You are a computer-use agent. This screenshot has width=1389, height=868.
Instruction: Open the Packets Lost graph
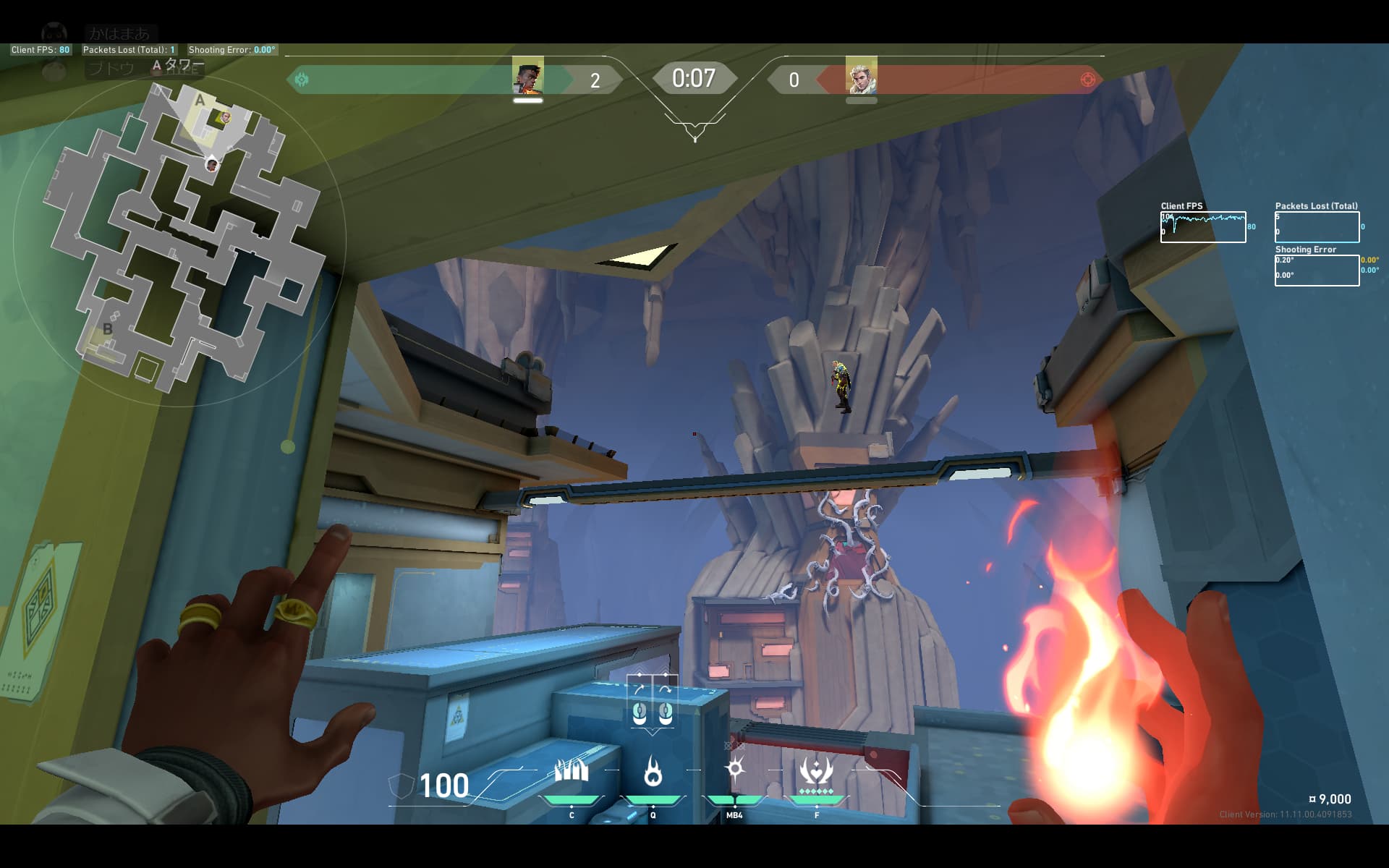(x=1317, y=227)
